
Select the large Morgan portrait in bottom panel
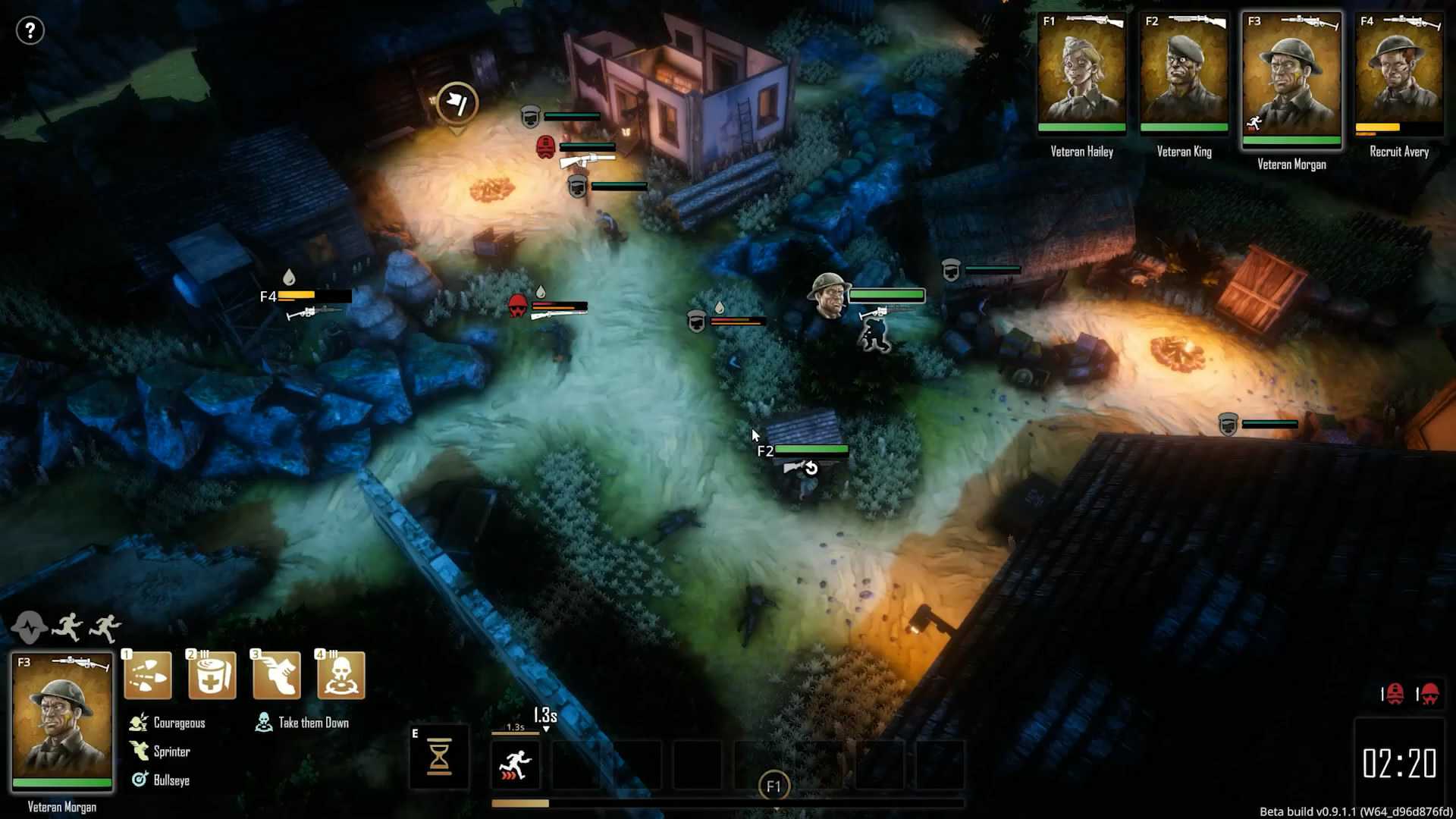click(62, 722)
